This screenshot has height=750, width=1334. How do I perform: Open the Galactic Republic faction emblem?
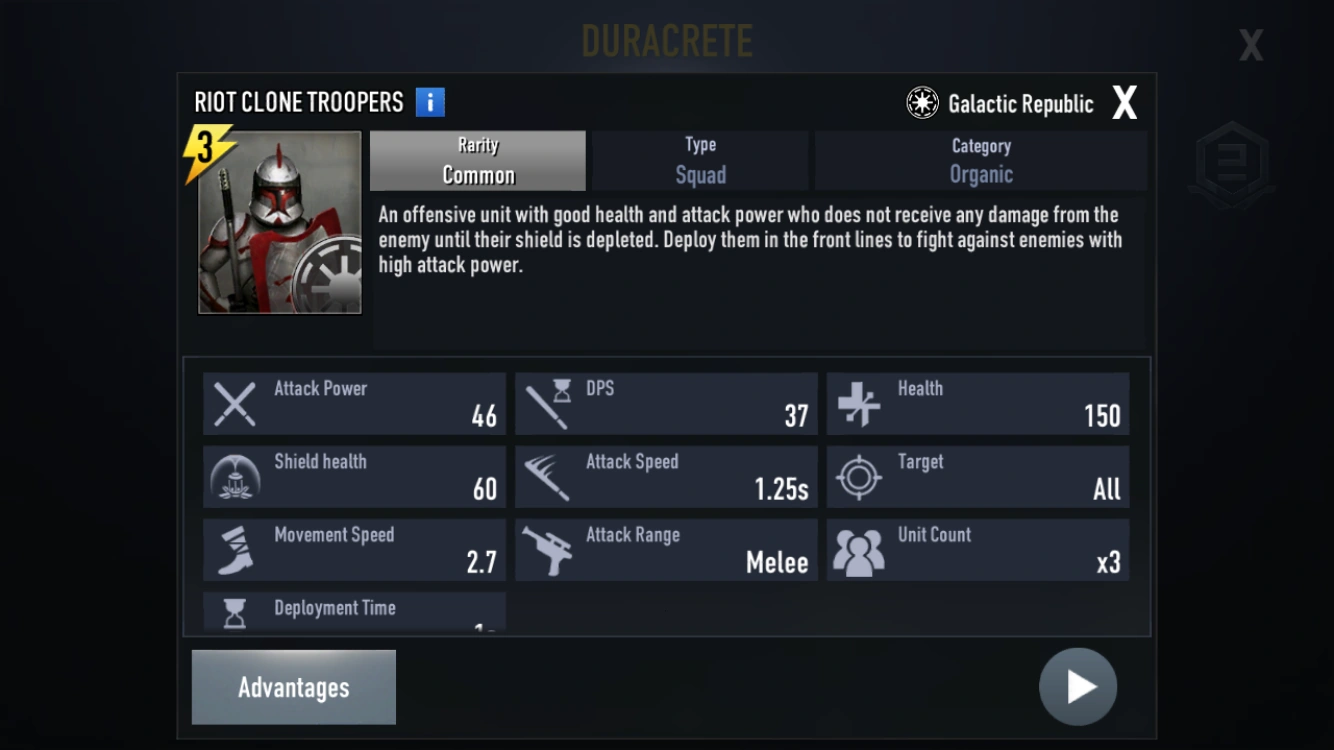(x=921, y=102)
